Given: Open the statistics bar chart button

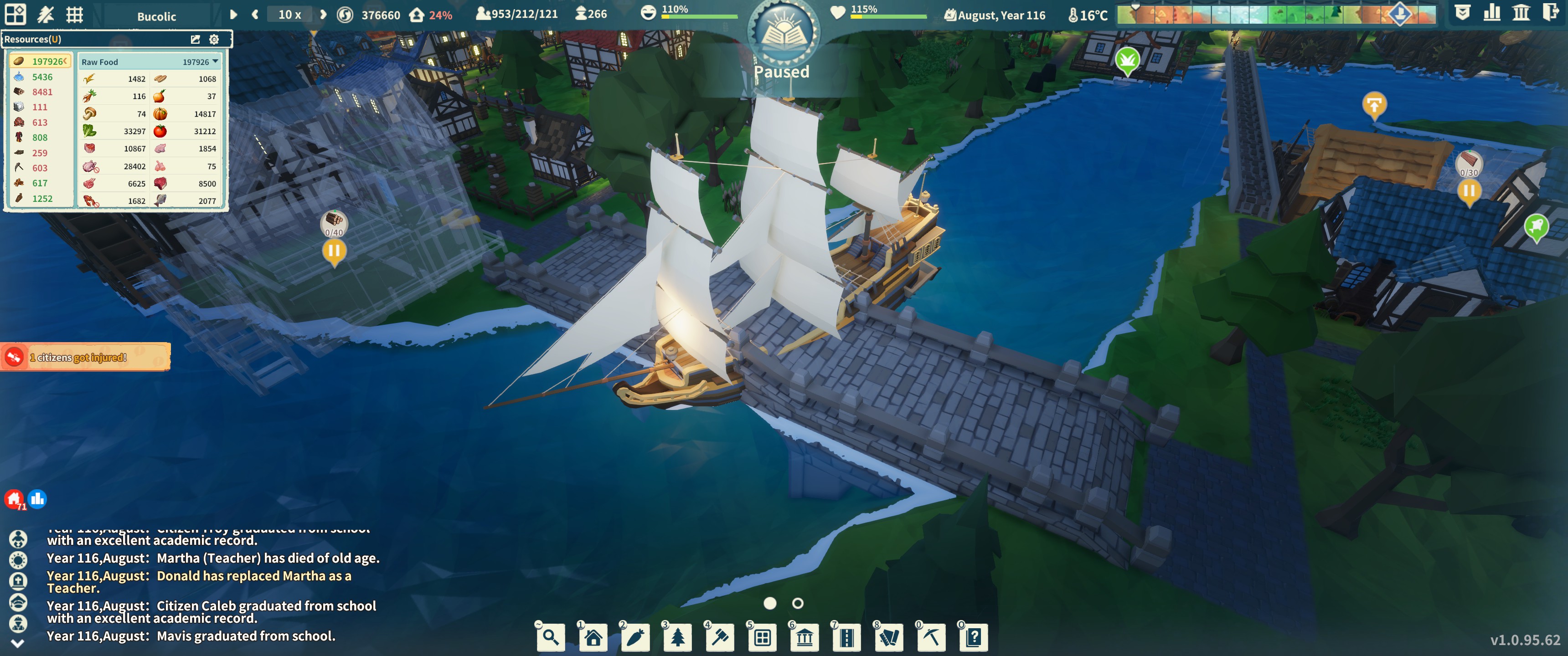Looking at the screenshot, I should pyautogui.click(x=1492, y=13).
